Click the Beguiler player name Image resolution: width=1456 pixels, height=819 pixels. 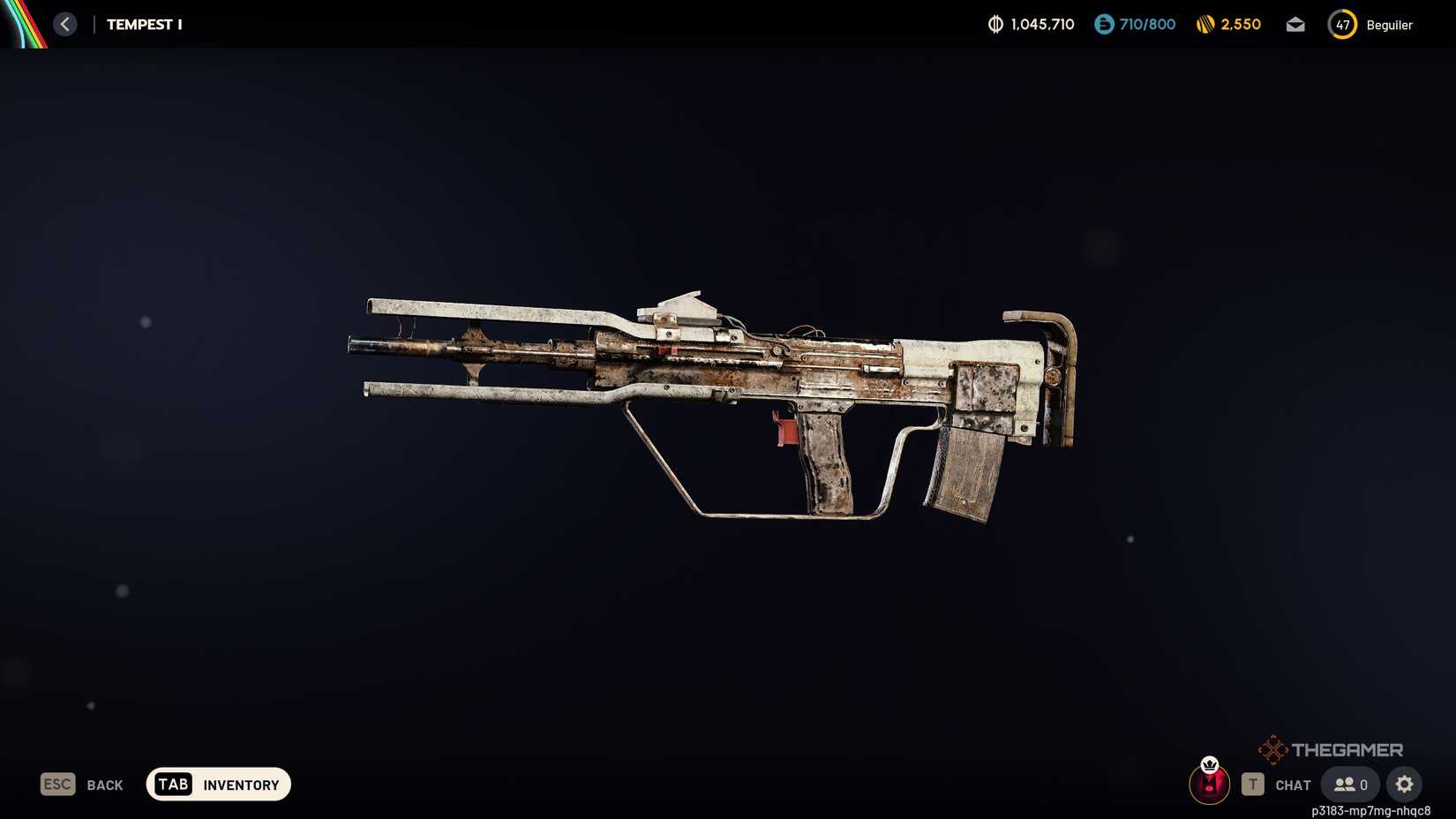pyautogui.click(x=1389, y=25)
